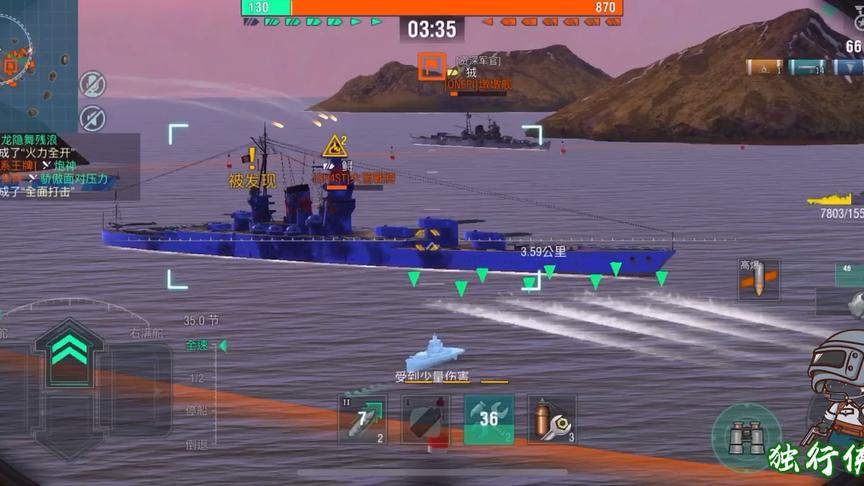The height and width of the screenshot is (486, 864).
Task: Toggle the muted speaker icon
Action: point(92,117)
